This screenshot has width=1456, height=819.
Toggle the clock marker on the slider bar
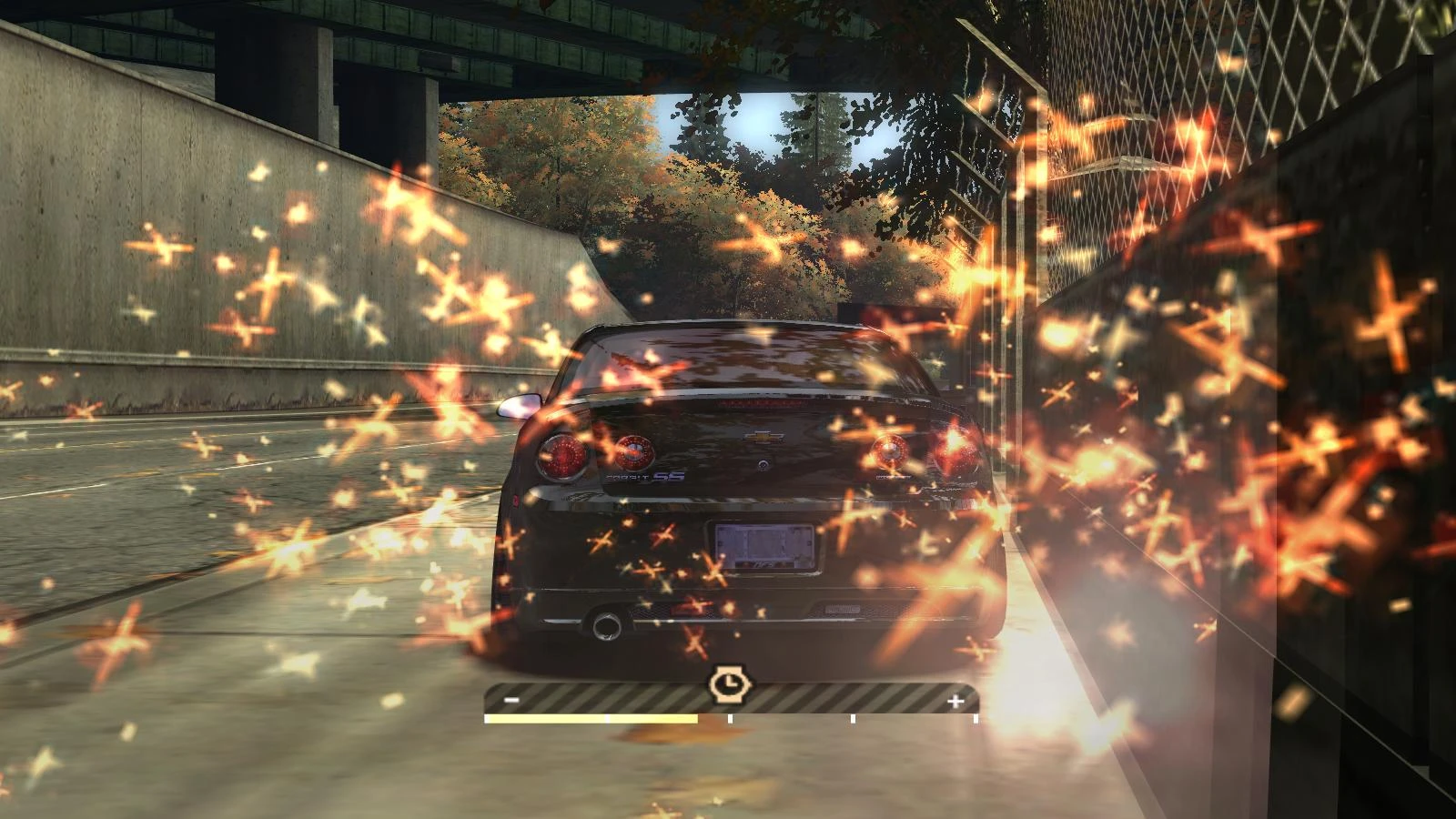coord(731,685)
